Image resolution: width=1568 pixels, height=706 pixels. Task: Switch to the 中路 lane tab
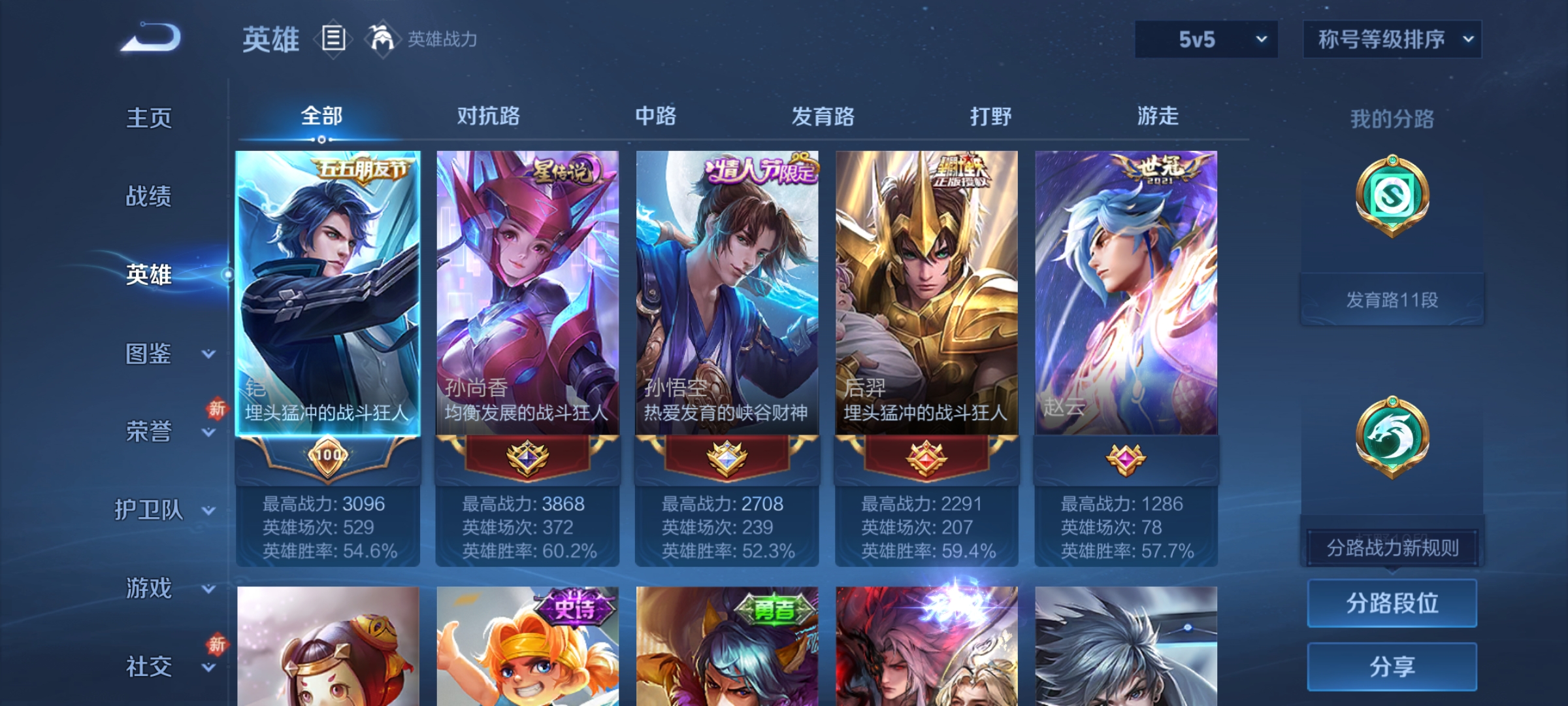click(656, 116)
